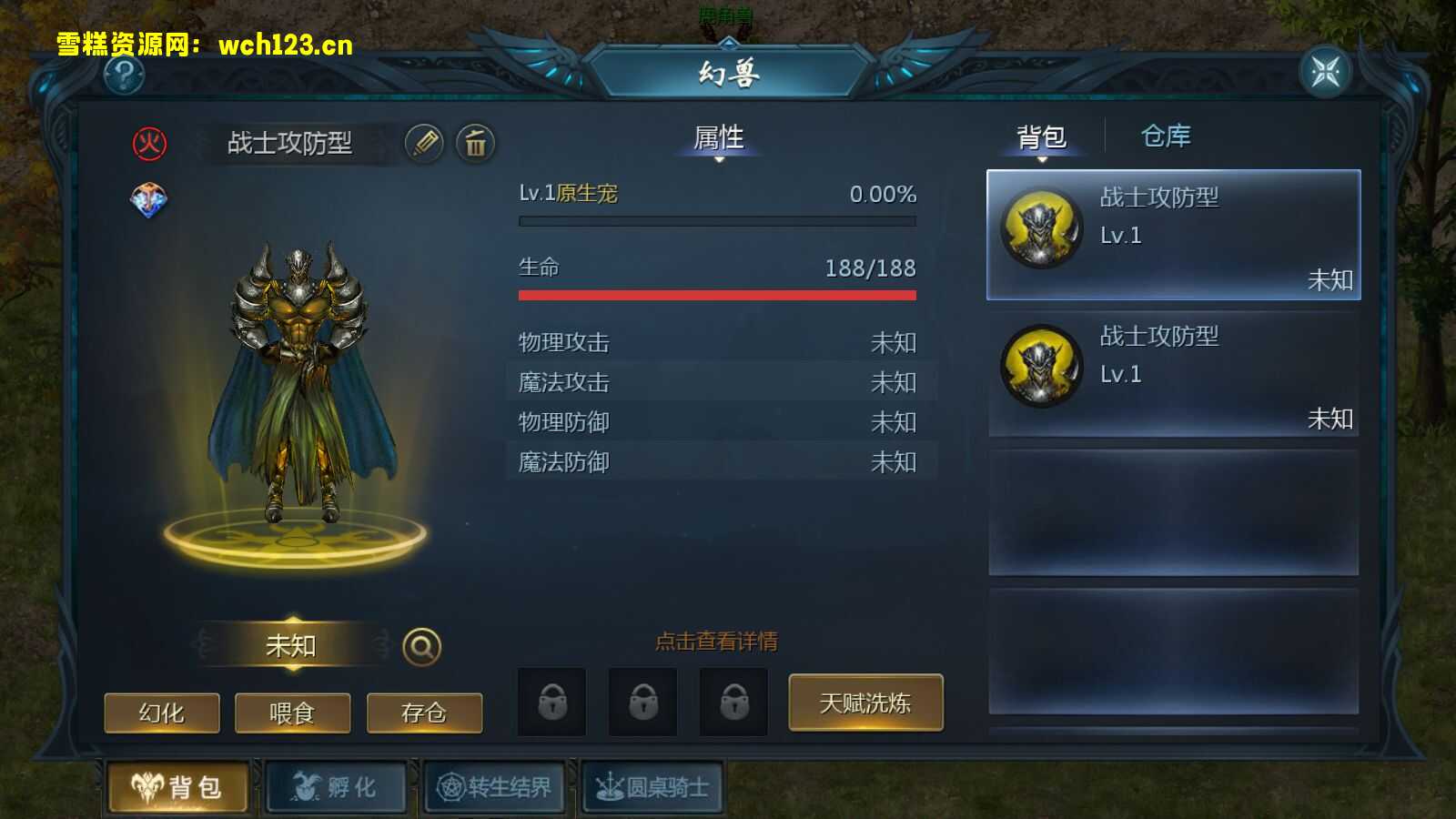Open the pencil rename icon
The image size is (1456, 819).
coord(425,143)
